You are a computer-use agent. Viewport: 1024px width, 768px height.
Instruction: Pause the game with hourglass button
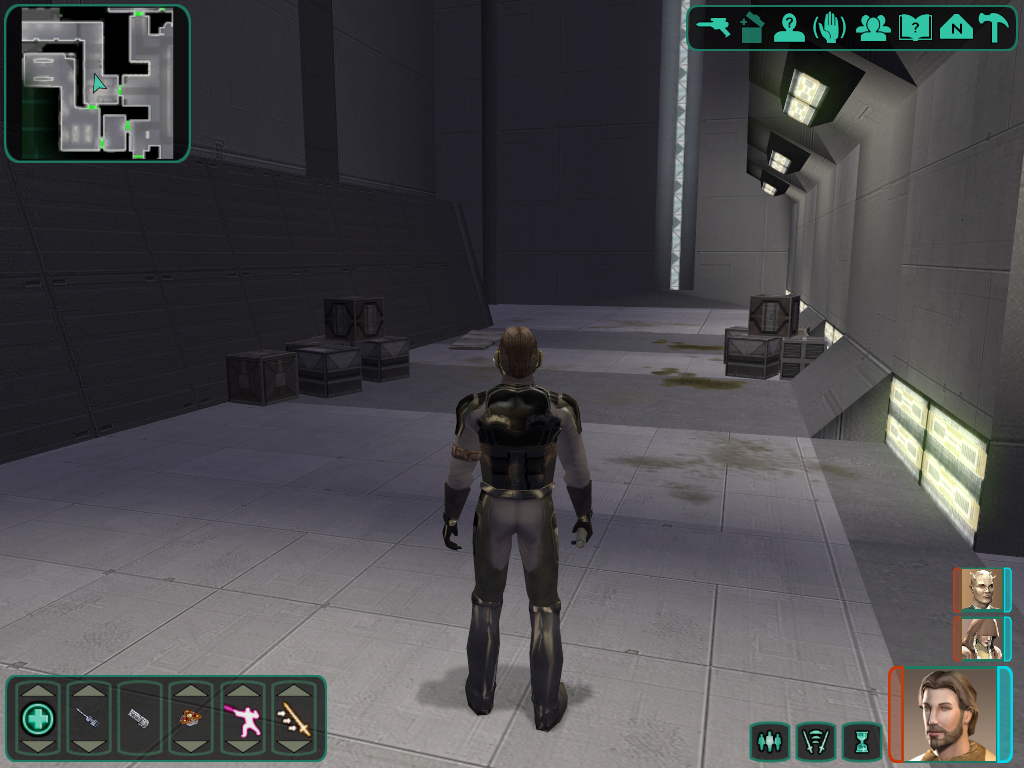[x=861, y=741]
